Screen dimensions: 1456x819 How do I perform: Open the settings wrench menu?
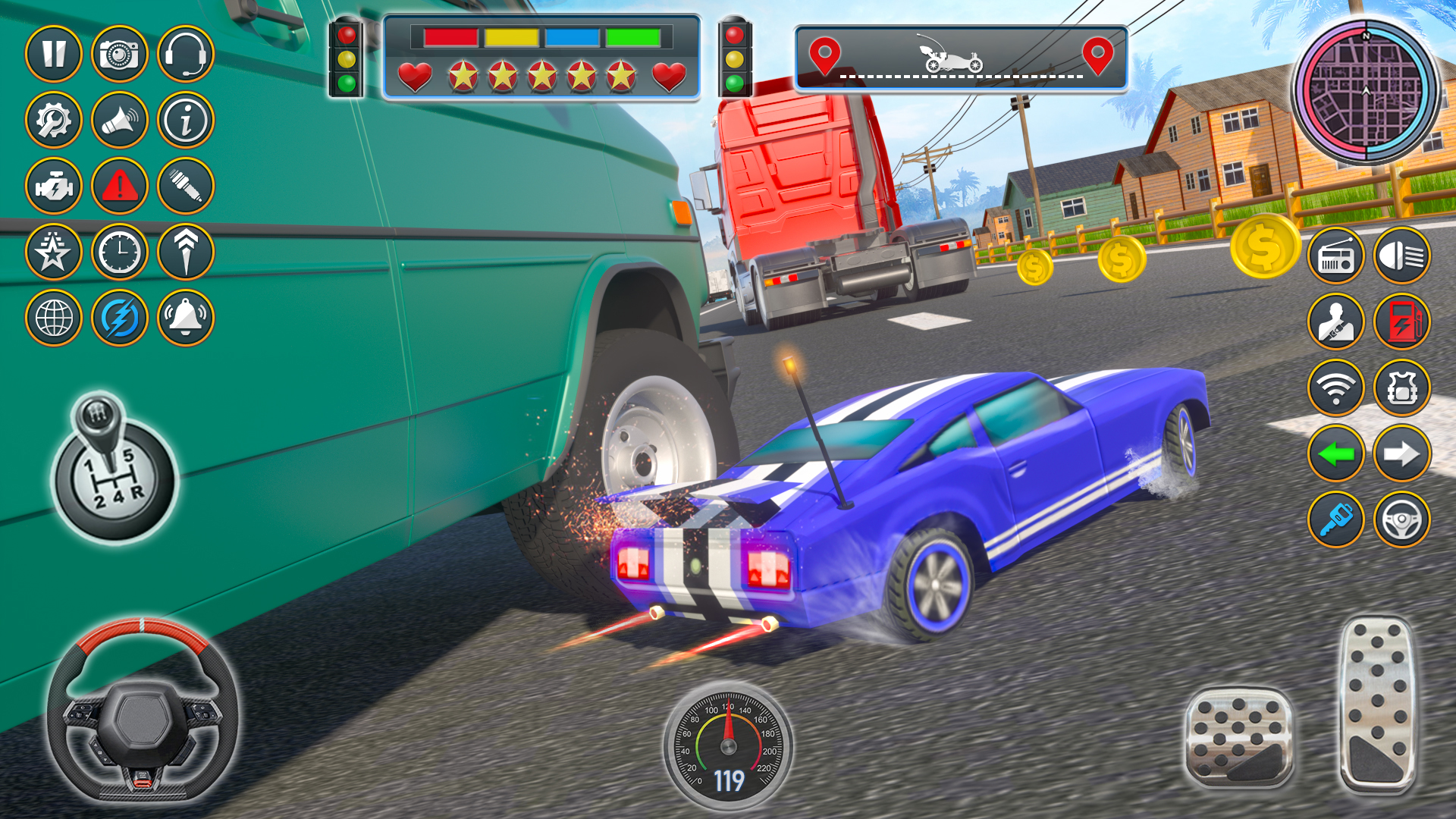(57, 121)
